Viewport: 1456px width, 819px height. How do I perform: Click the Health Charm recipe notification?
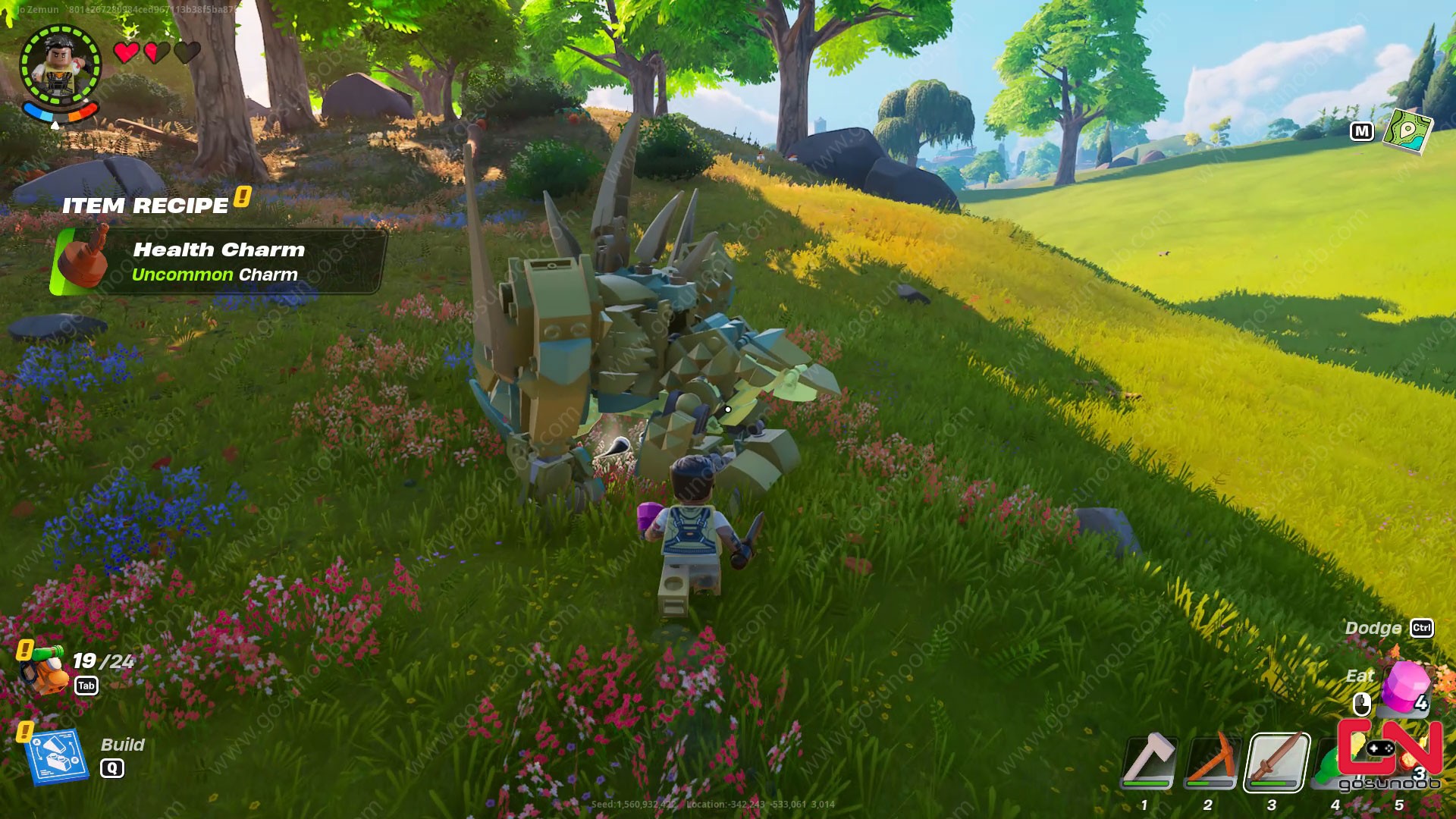(218, 262)
